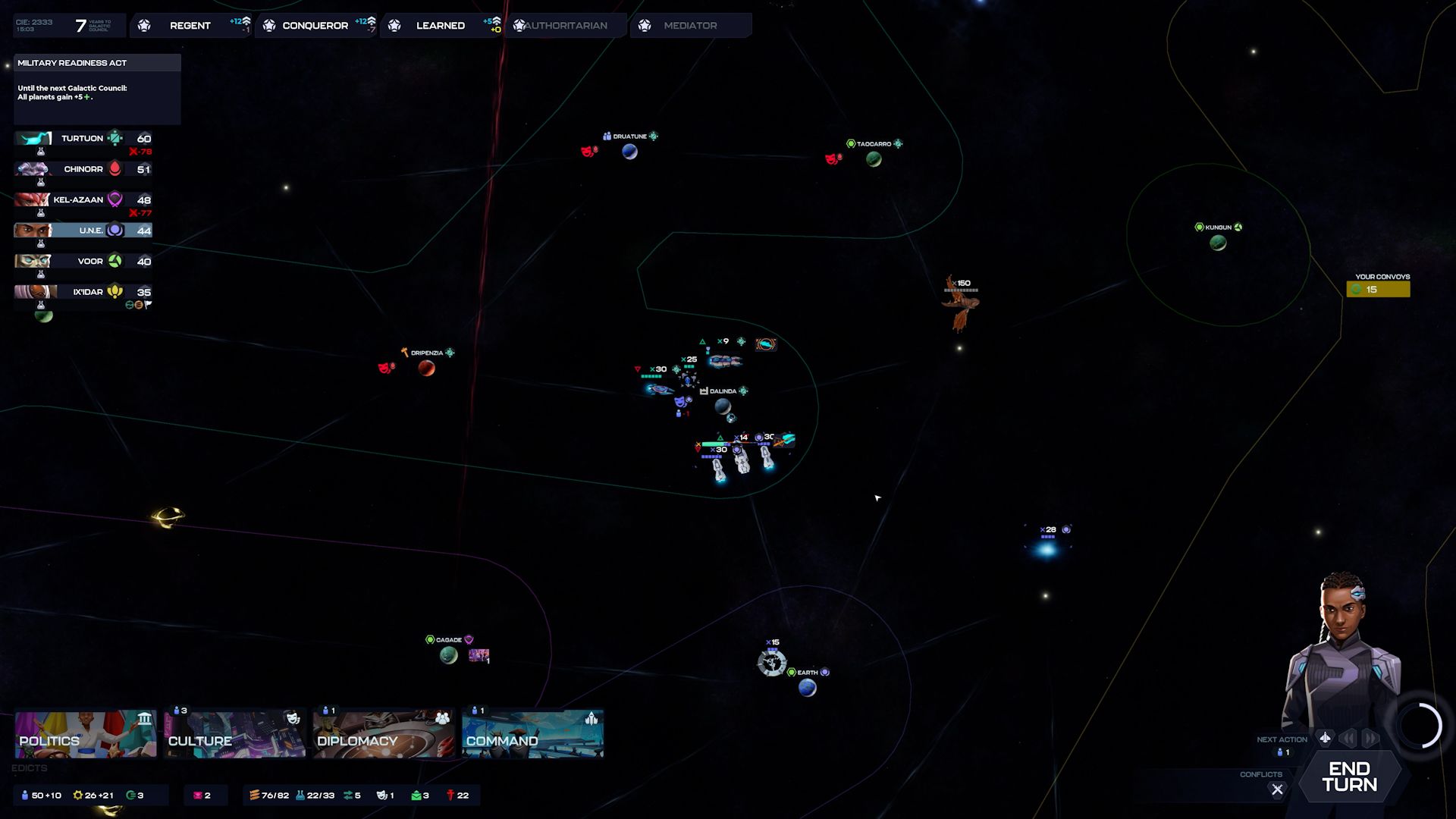This screenshot has width=1456, height=819.
Task: Open the Culture panel
Action: click(234, 734)
